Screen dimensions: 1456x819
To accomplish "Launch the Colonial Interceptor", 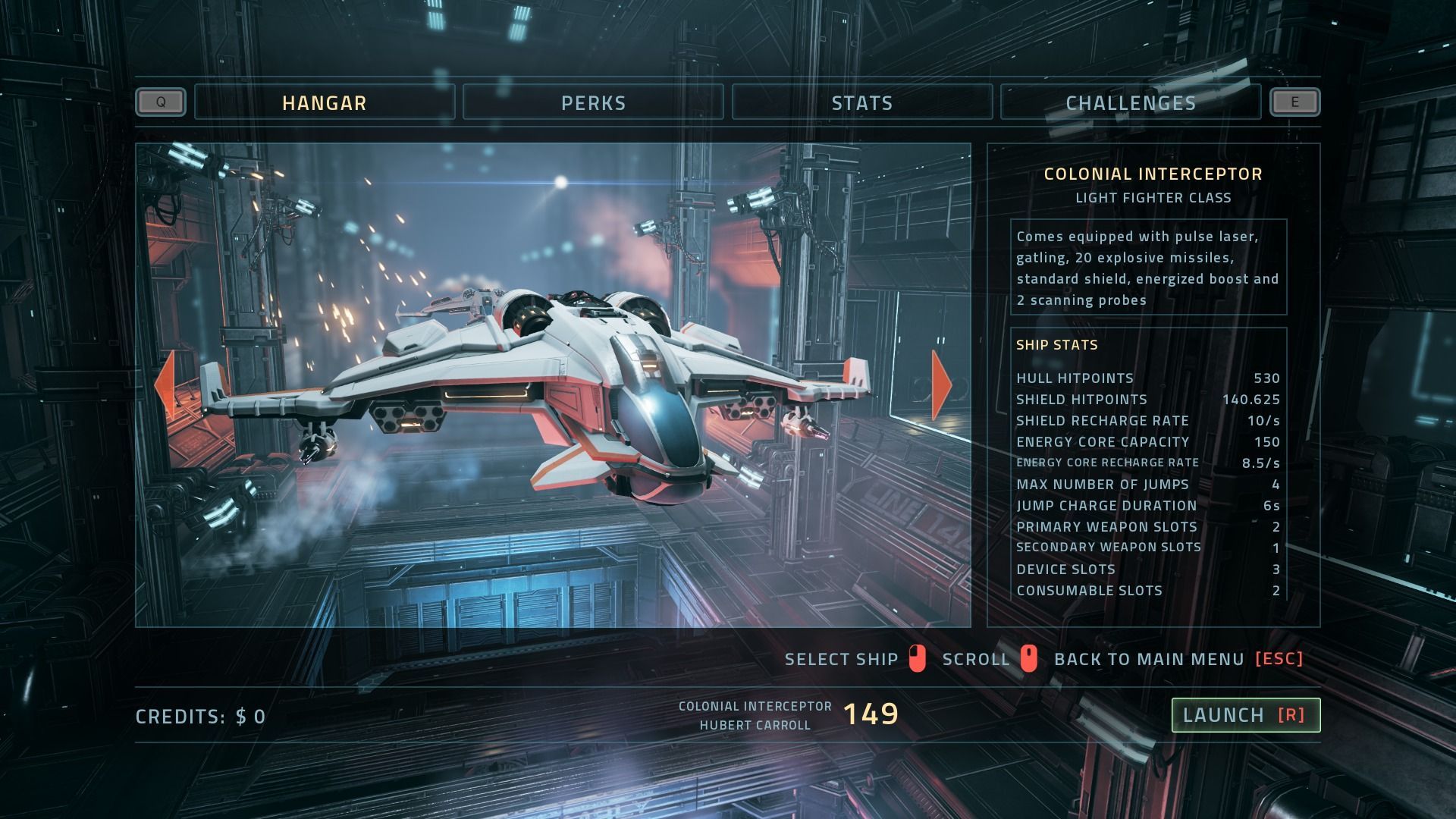I will 1245,715.
